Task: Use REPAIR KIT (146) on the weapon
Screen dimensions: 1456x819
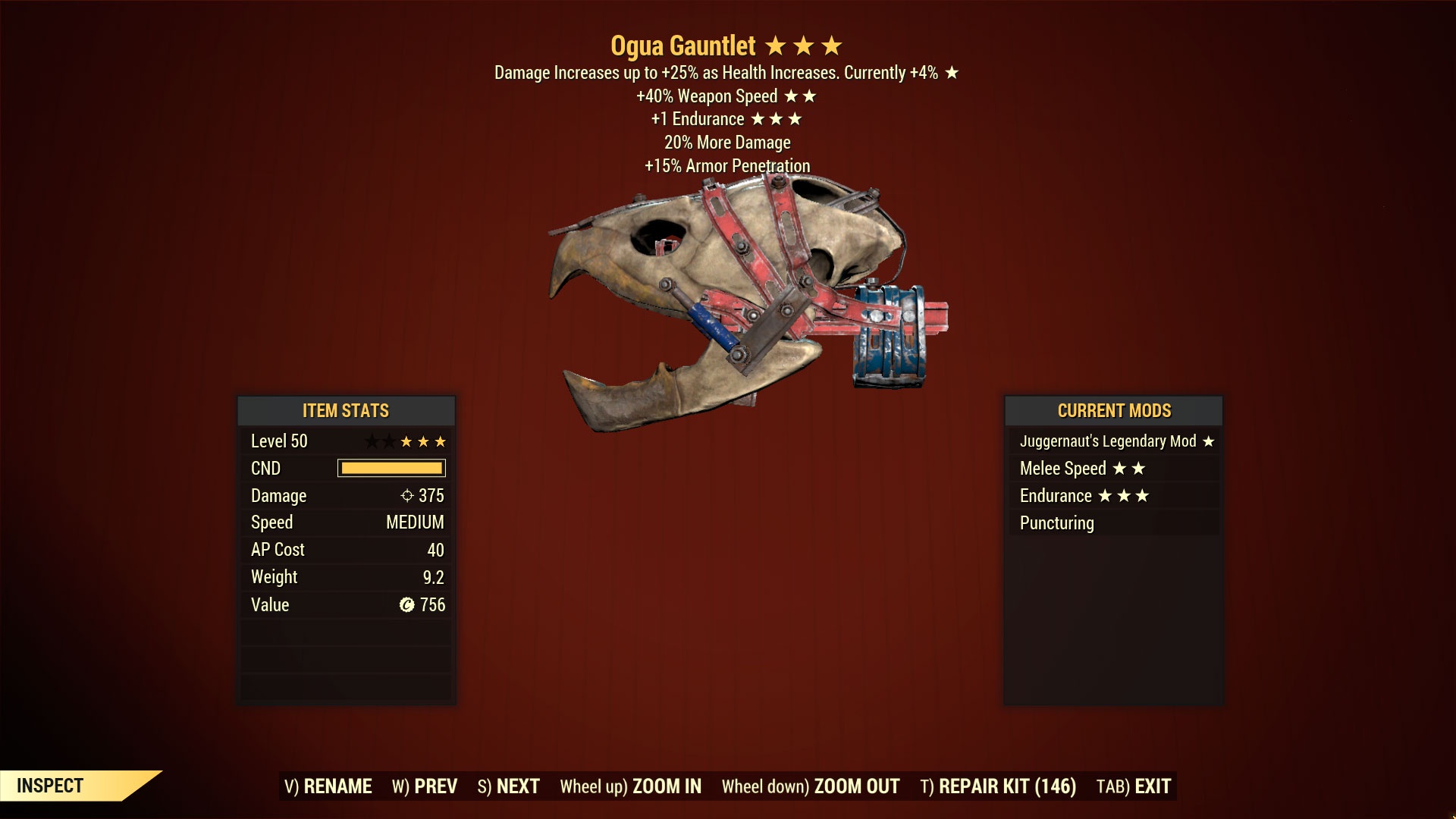Action: pos(998,786)
